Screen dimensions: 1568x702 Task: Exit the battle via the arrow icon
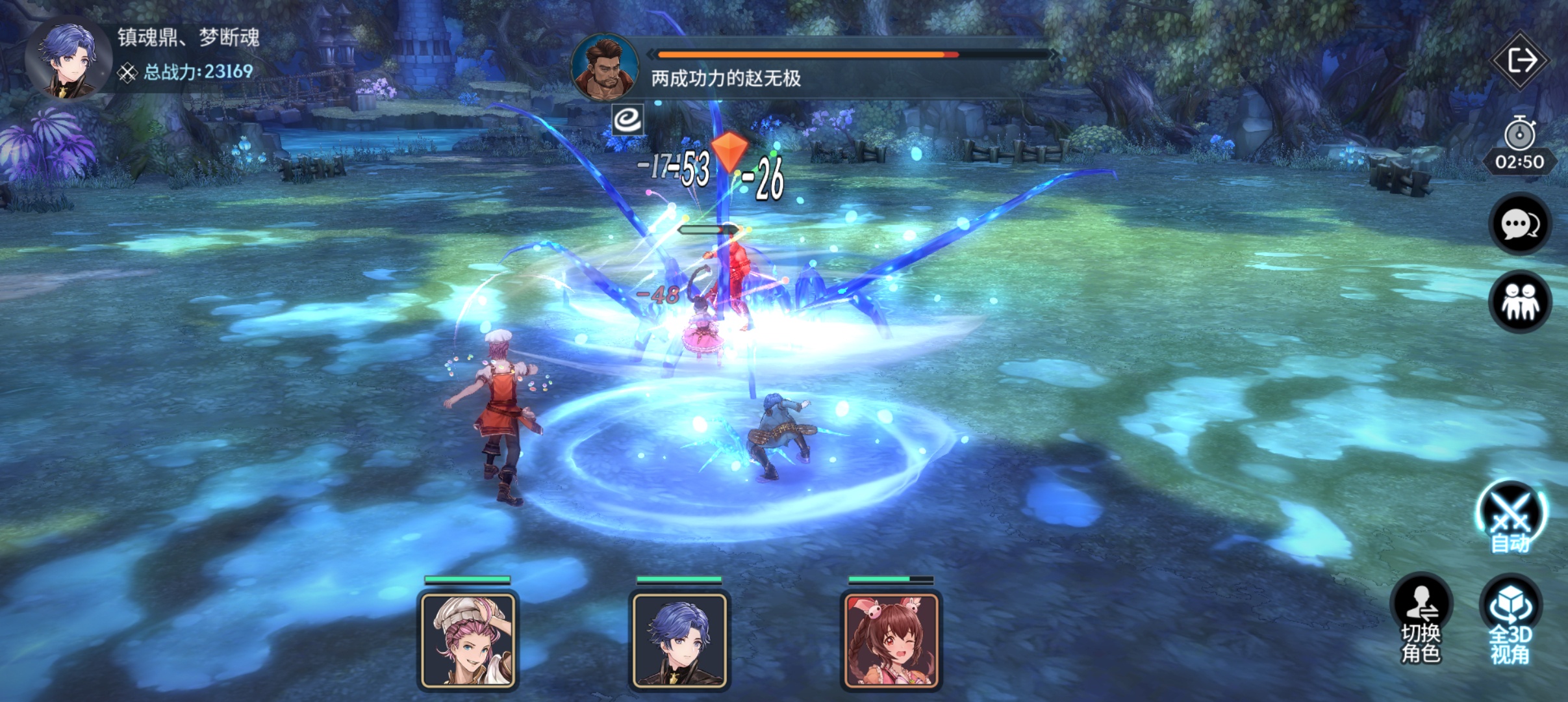(x=1519, y=61)
